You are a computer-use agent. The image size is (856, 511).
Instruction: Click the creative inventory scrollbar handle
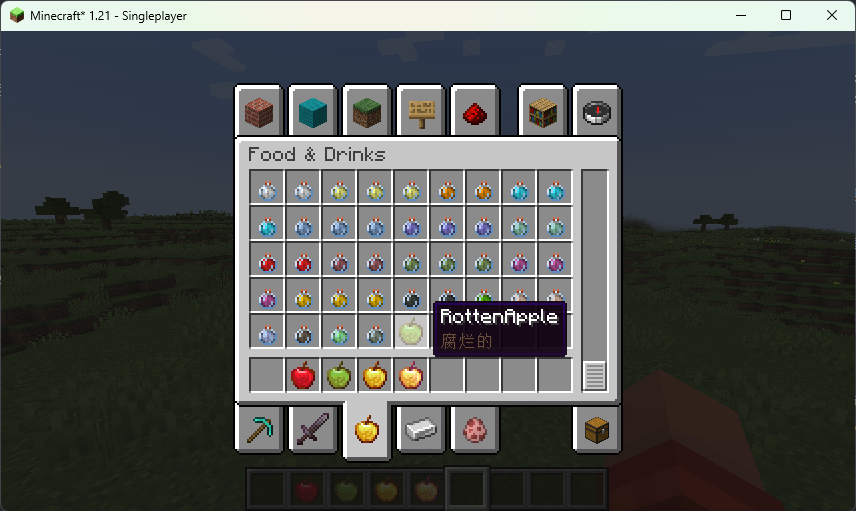(595, 376)
